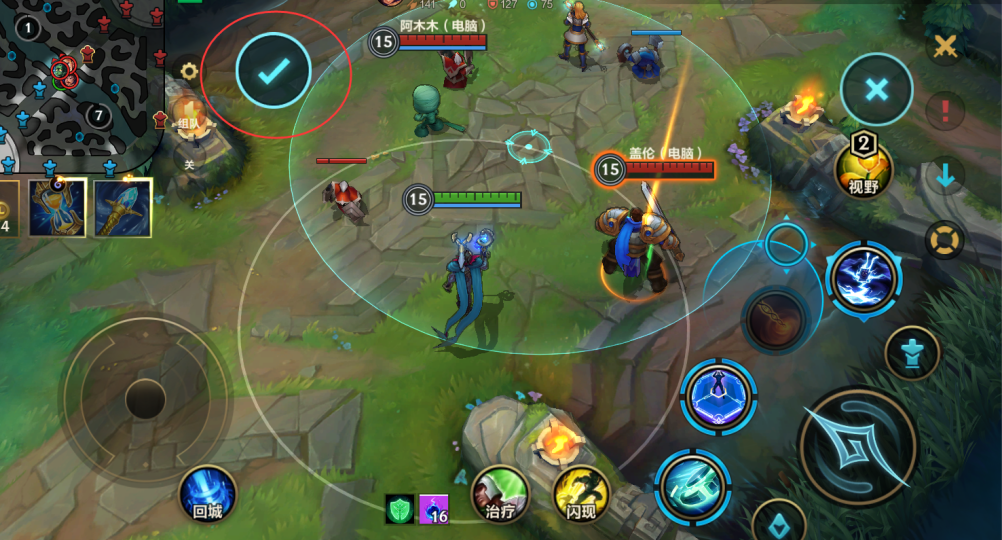Select the crystal staff item slot
The width and height of the screenshot is (1002, 540).
click(x=123, y=208)
